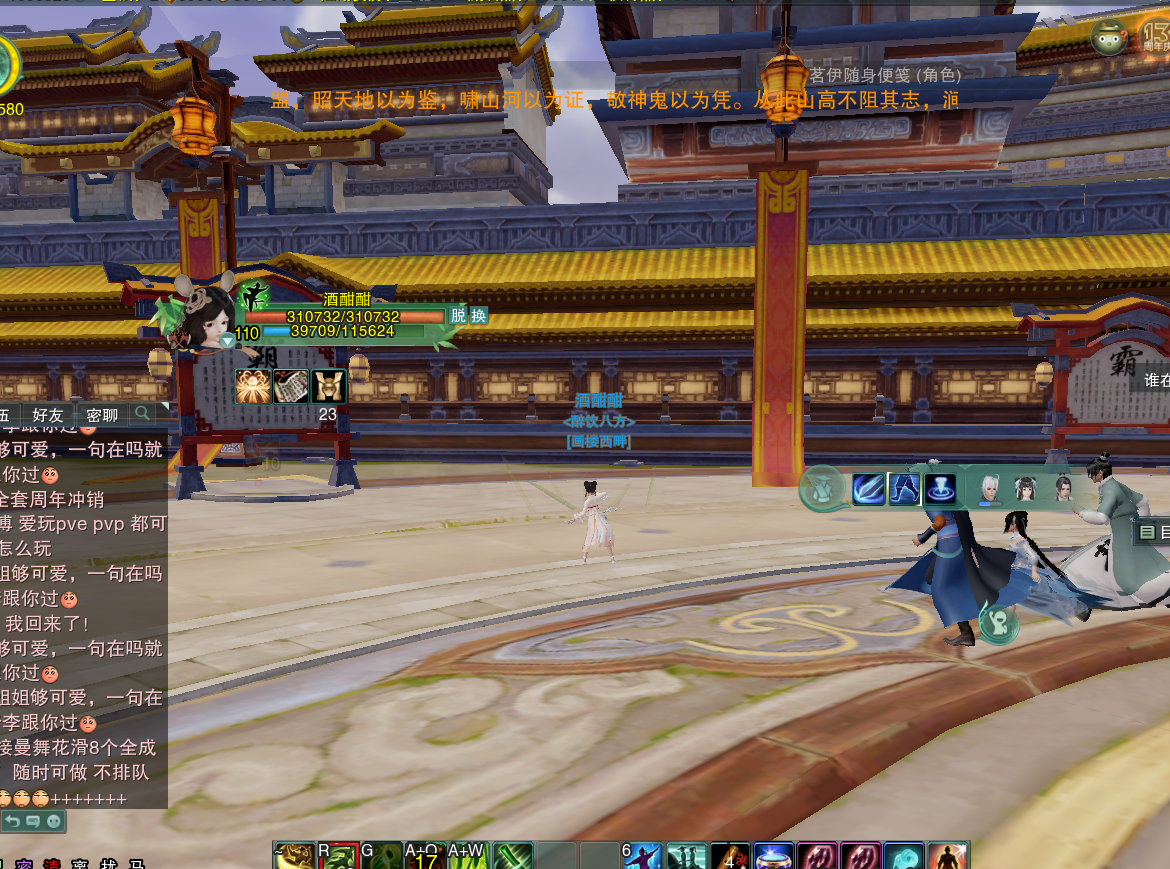Open the player portrait dropdown arrow
The width and height of the screenshot is (1170, 869).
(228, 341)
